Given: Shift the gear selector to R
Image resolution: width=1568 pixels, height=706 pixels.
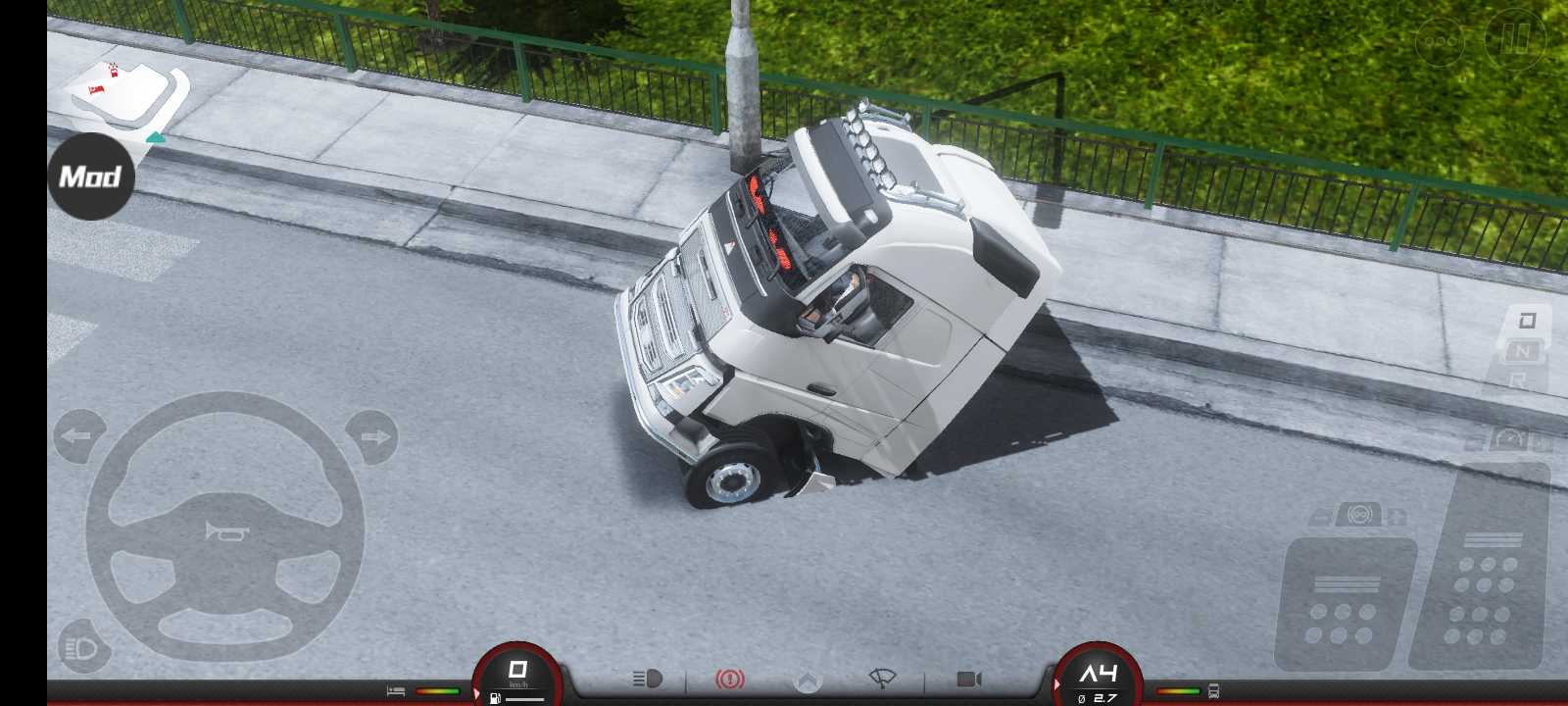Looking at the screenshot, I should pyautogui.click(x=1517, y=378).
